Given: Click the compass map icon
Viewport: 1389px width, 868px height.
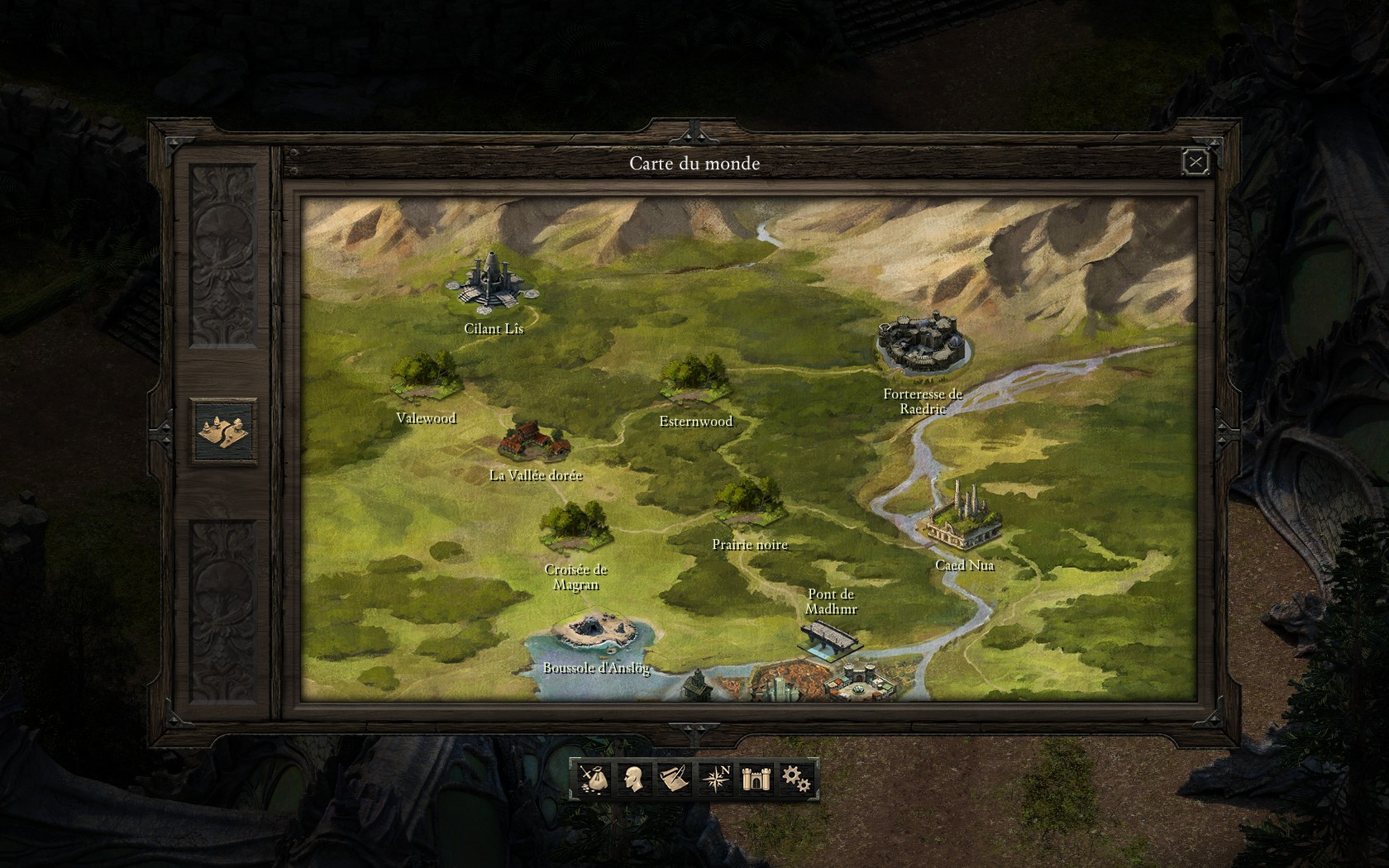Looking at the screenshot, I should click(x=715, y=779).
